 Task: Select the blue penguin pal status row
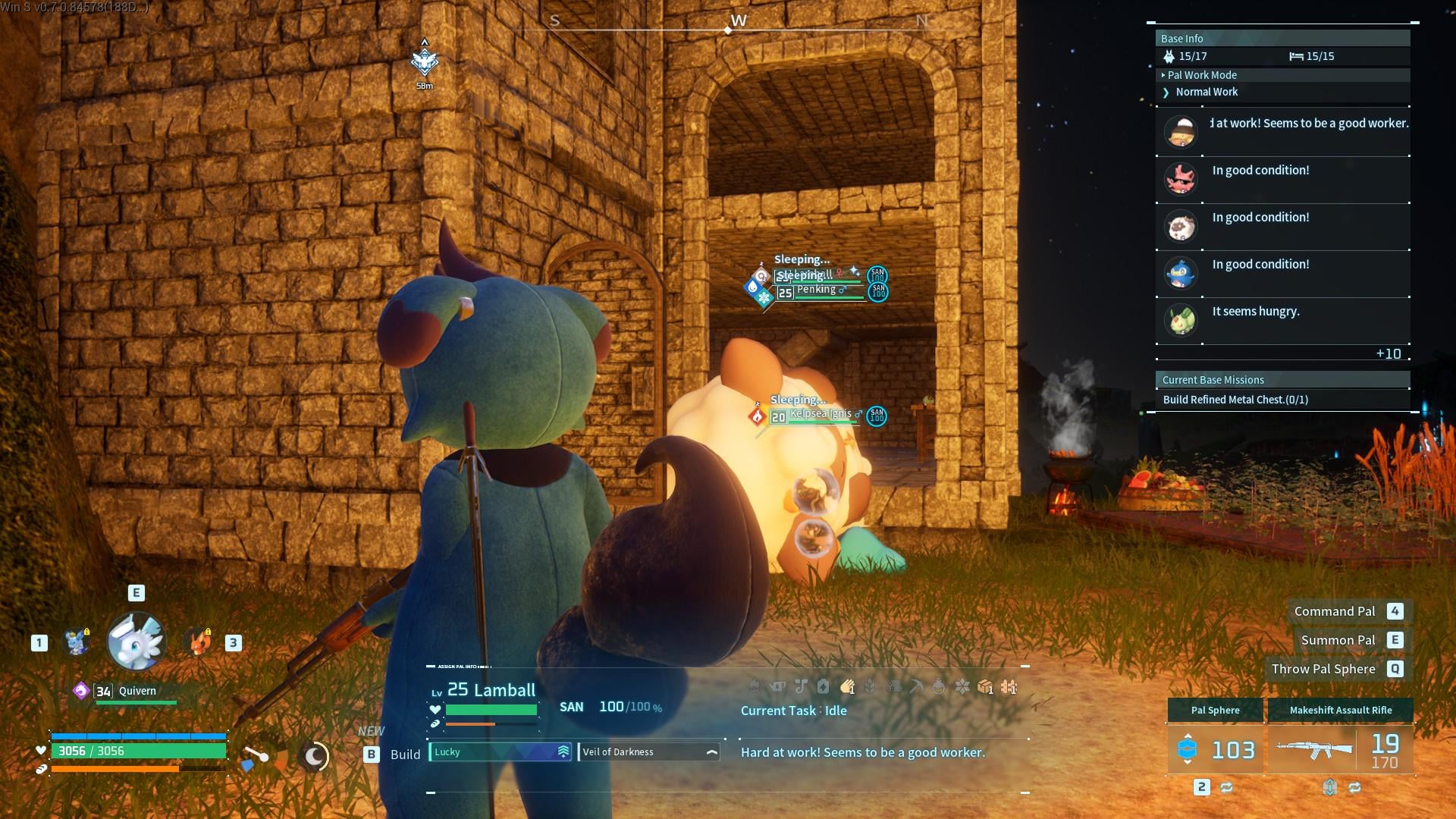pyautogui.click(x=1282, y=273)
